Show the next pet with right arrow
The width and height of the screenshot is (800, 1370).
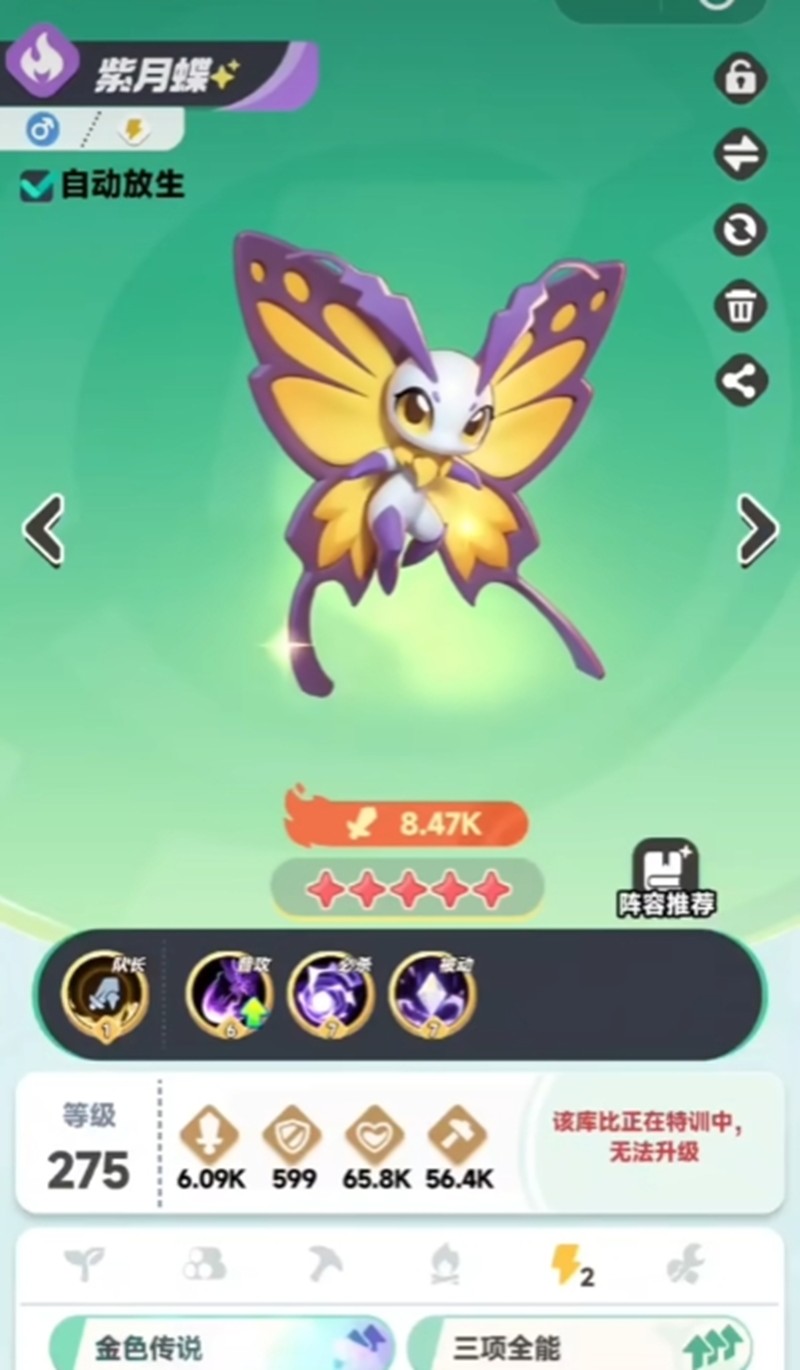click(x=756, y=529)
